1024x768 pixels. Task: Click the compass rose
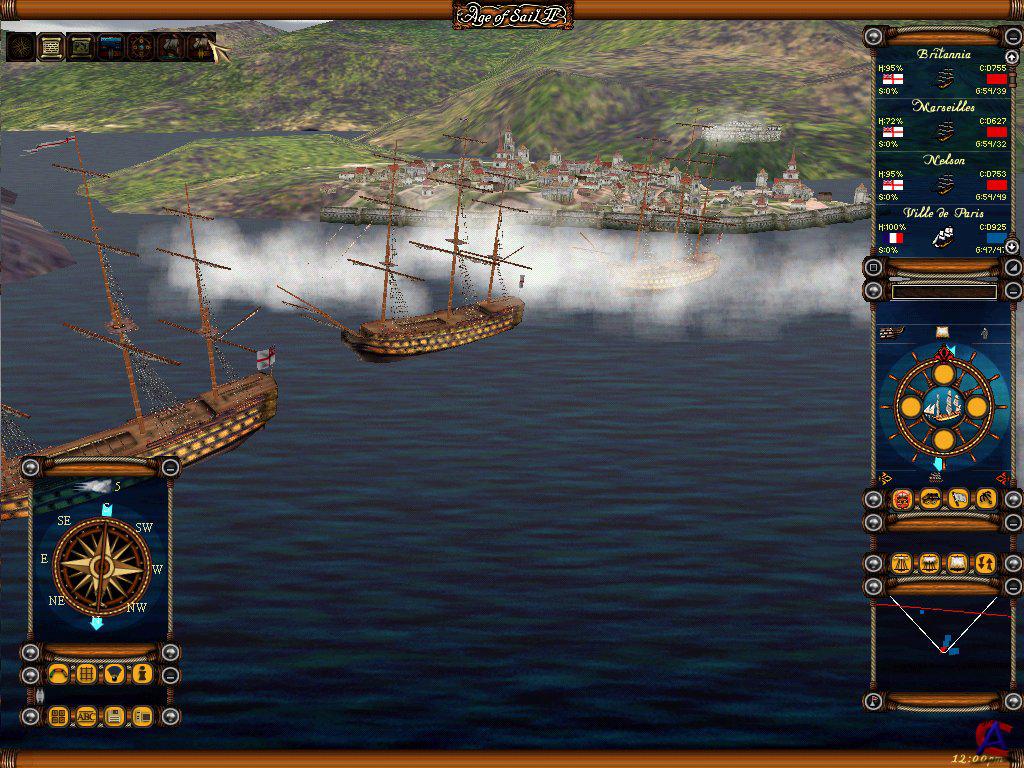pyautogui.click(x=101, y=566)
